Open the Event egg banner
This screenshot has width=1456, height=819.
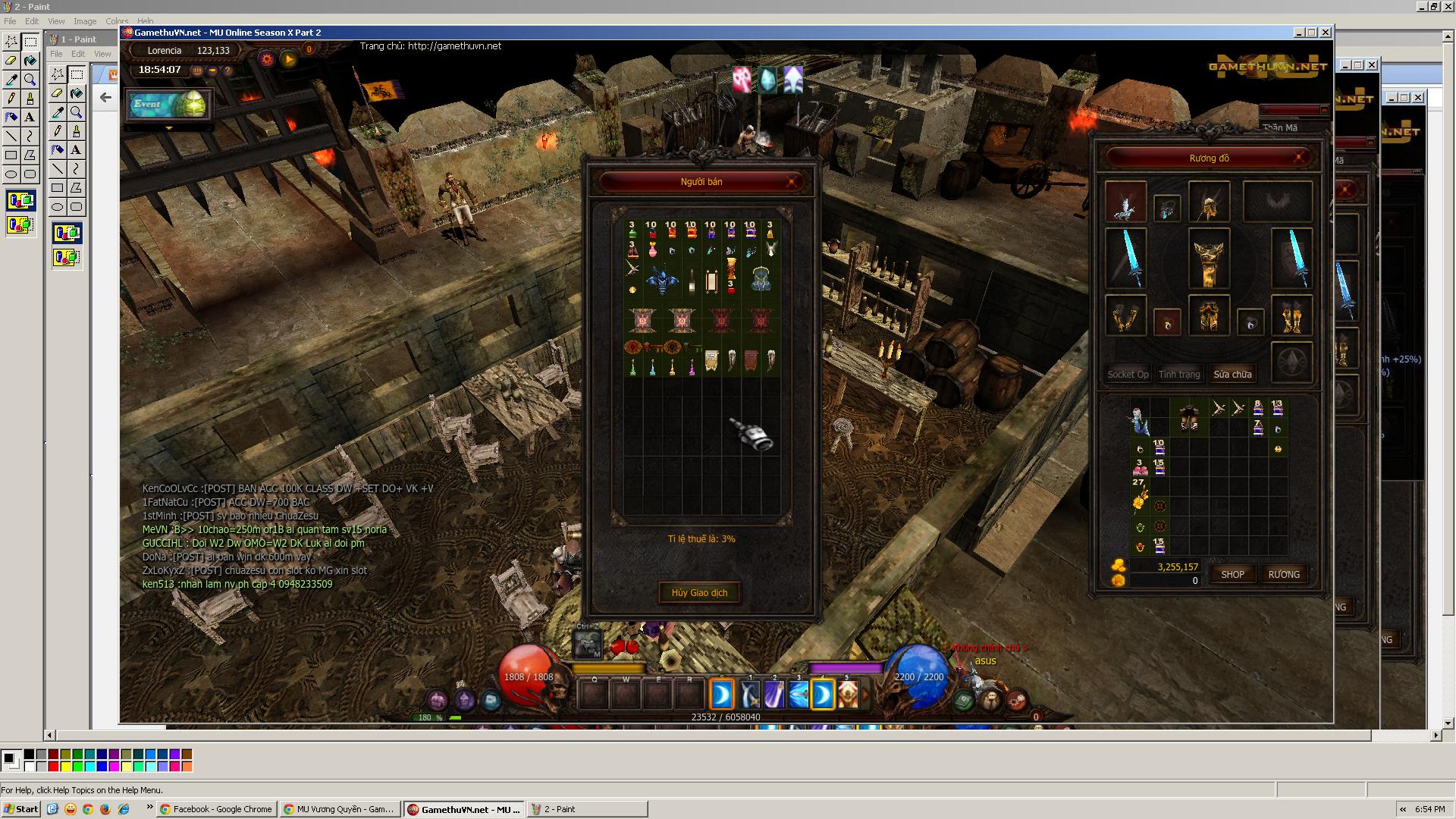(x=168, y=105)
